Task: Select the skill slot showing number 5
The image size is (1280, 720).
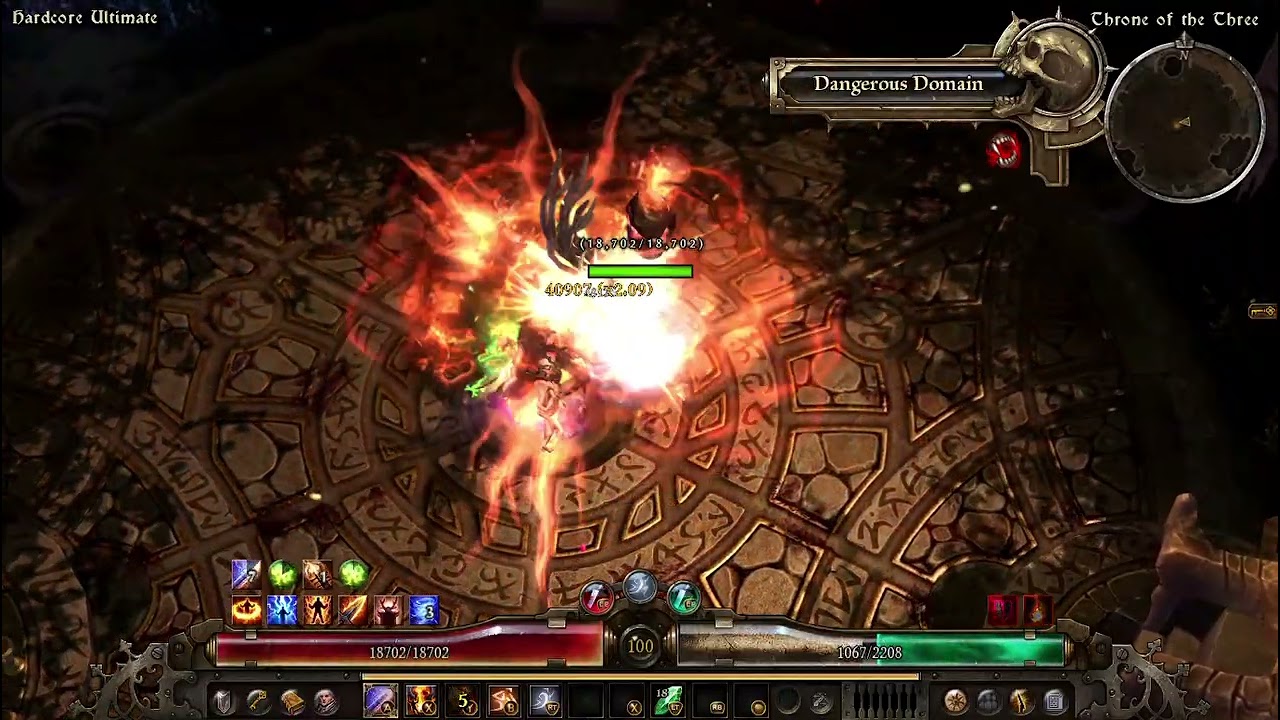Action: (463, 701)
